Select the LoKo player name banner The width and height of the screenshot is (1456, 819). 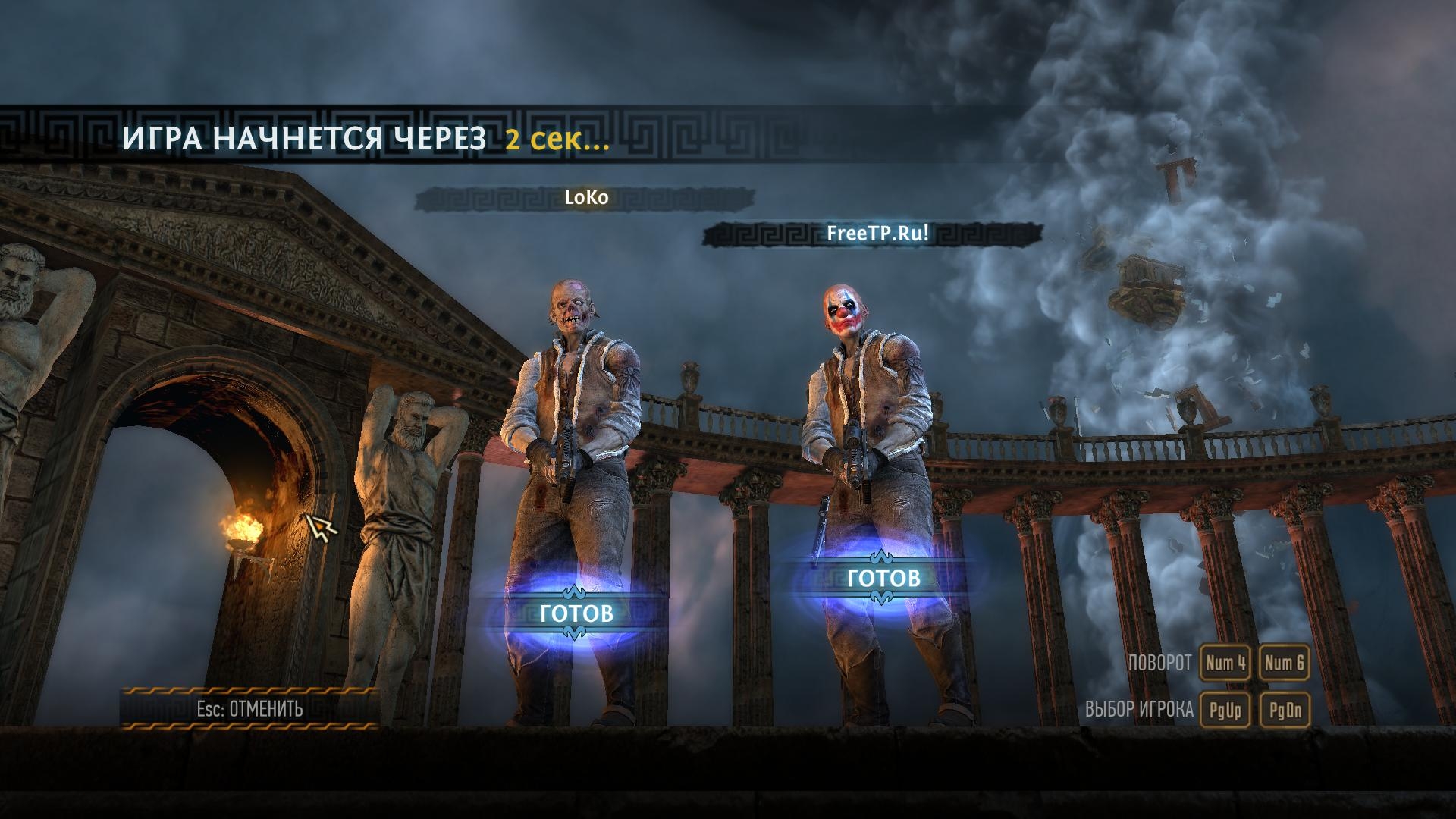pos(586,198)
